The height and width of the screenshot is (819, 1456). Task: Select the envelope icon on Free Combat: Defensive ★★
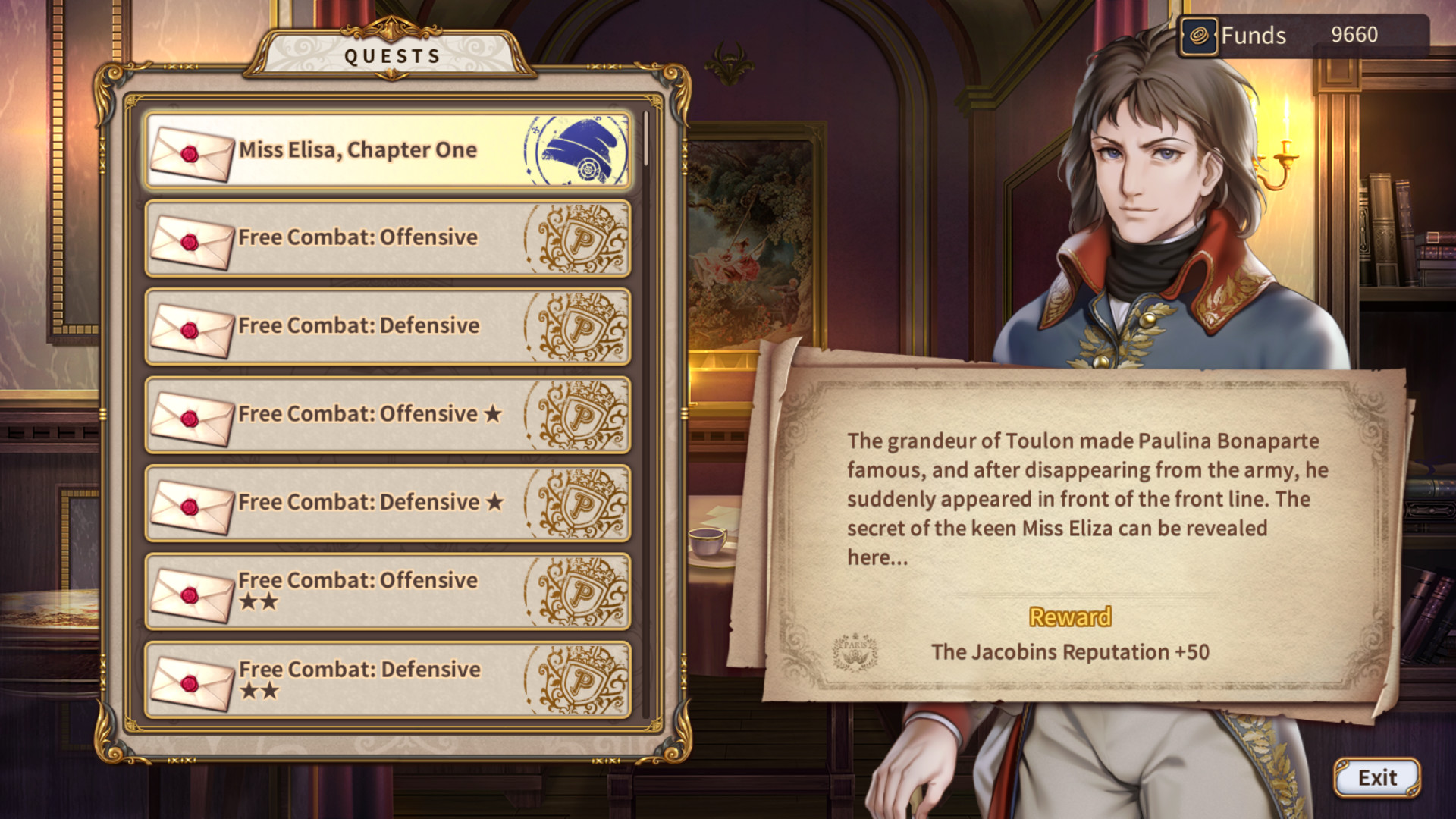pyautogui.click(x=192, y=681)
